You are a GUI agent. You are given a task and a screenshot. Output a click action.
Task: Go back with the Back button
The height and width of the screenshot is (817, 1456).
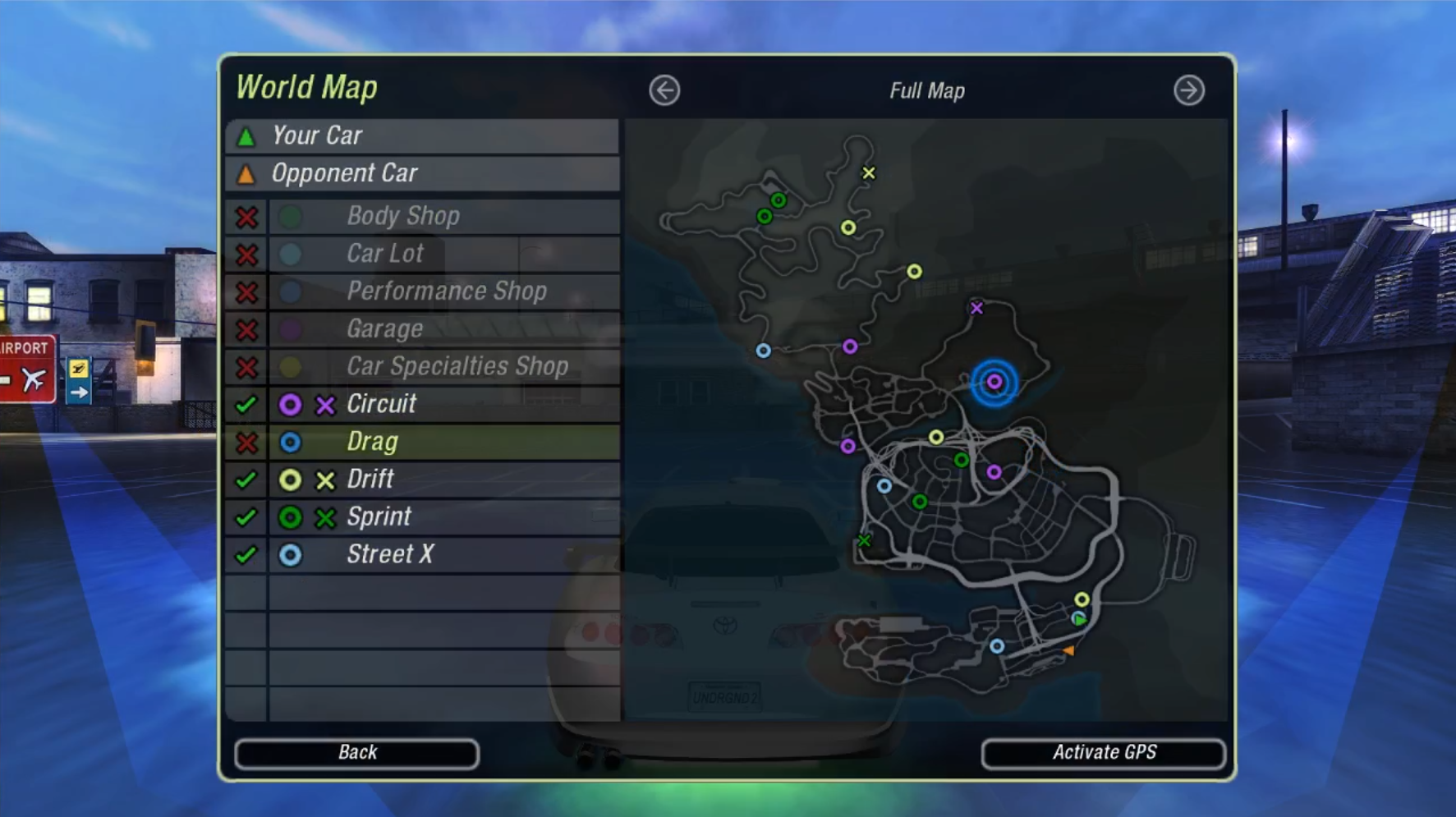356,753
